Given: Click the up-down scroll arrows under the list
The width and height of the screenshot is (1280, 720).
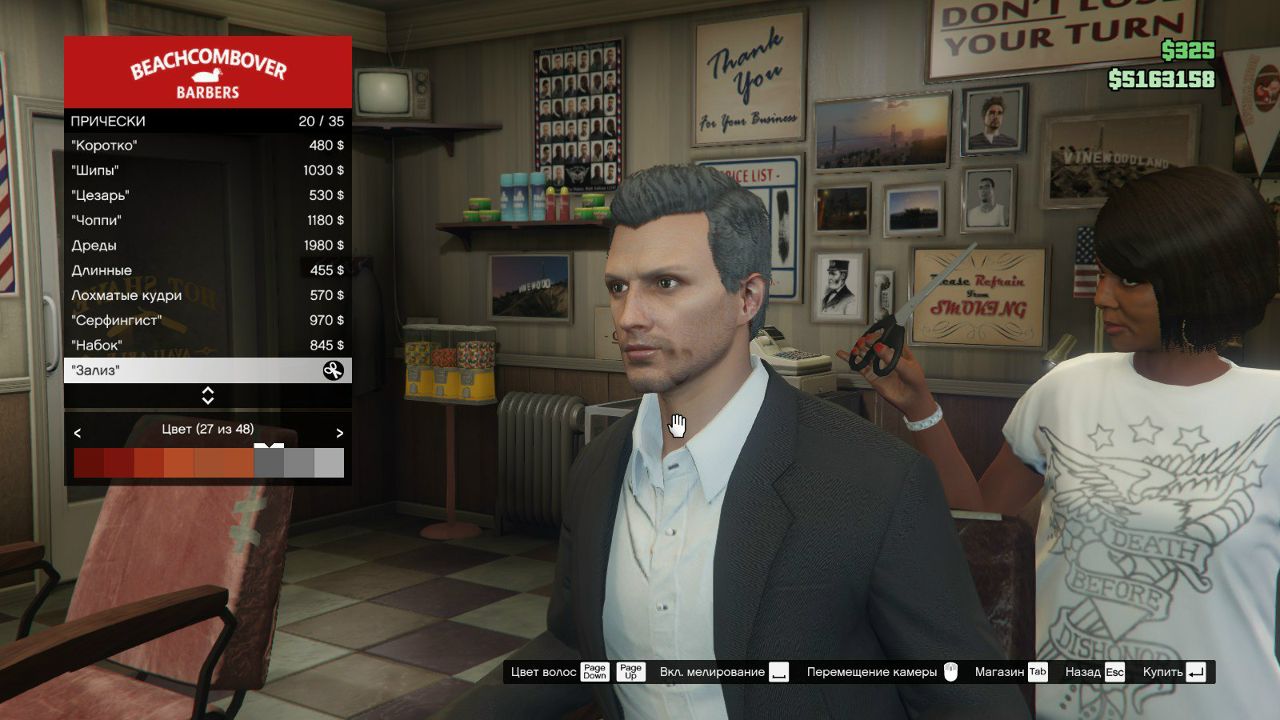Looking at the screenshot, I should [208, 396].
